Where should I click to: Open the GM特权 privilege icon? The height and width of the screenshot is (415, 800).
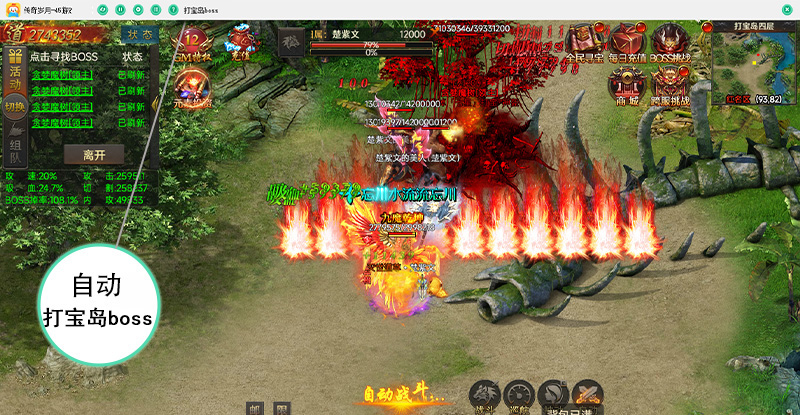click(194, 43)
